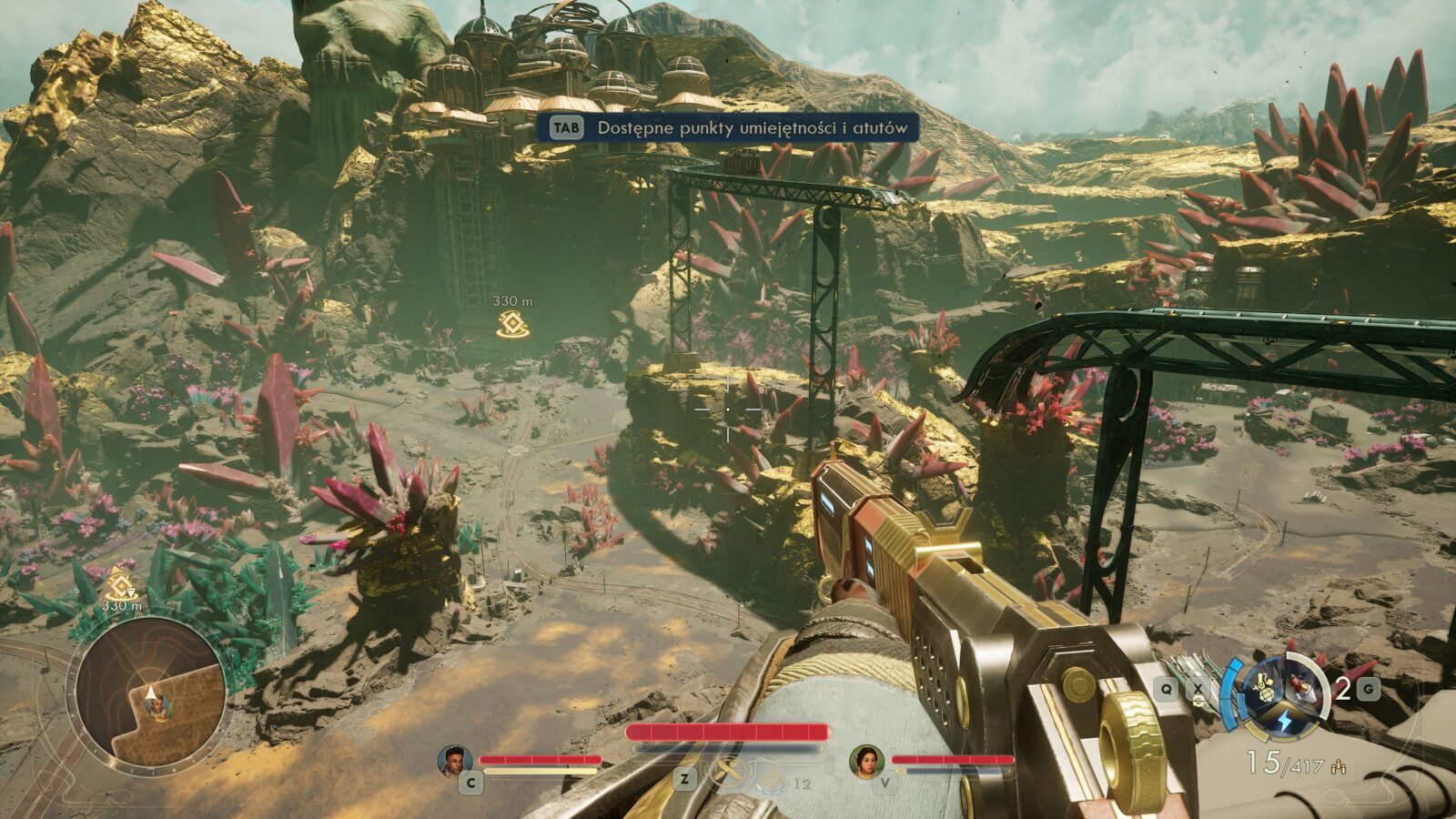Viewport: 1456px width, 819px height.
Task: Select the left companion's portrait
Action: [455, 761]
